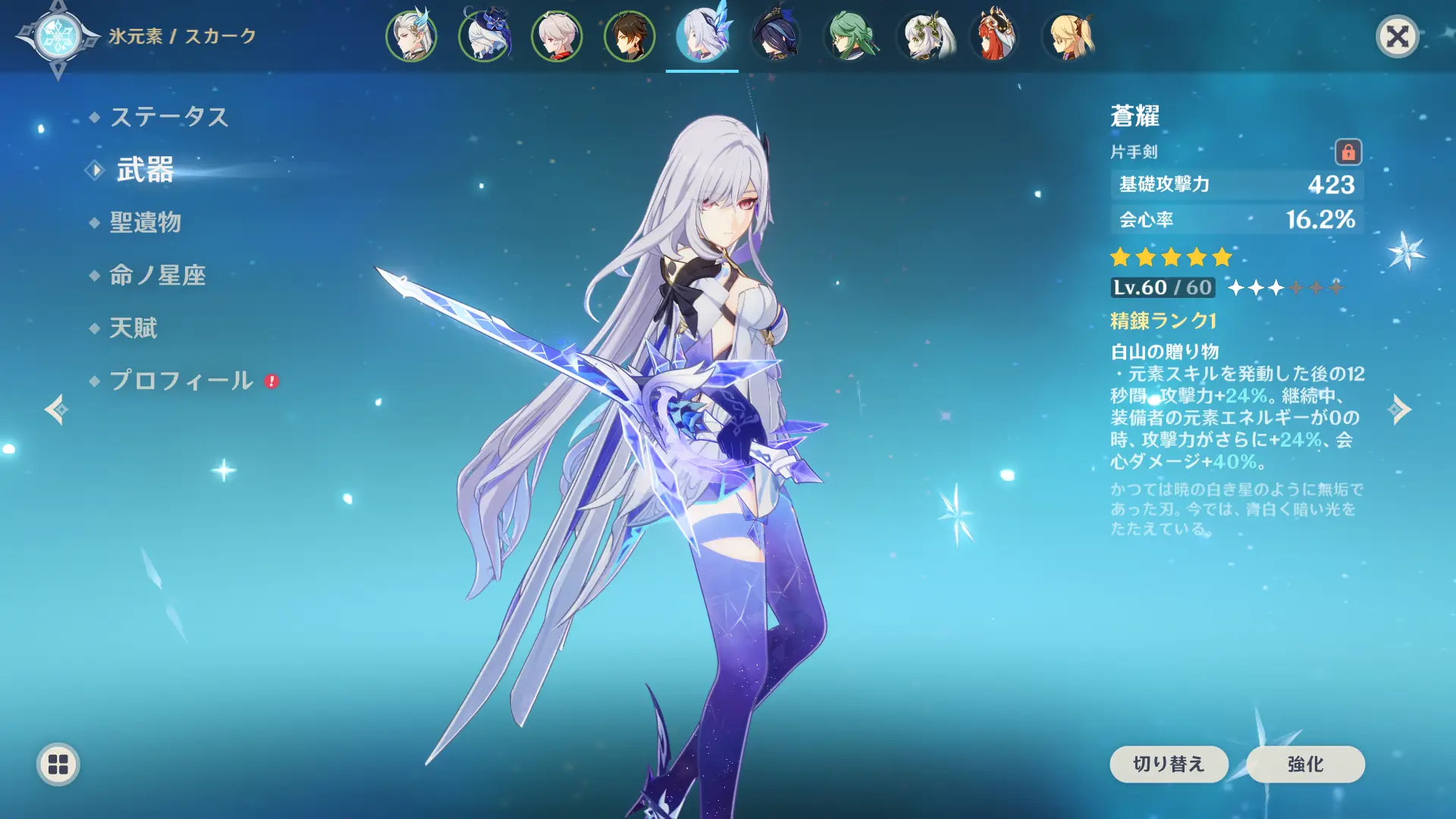Open the ステータス menu entry
Screen dimensions: 1456x819
168,117
